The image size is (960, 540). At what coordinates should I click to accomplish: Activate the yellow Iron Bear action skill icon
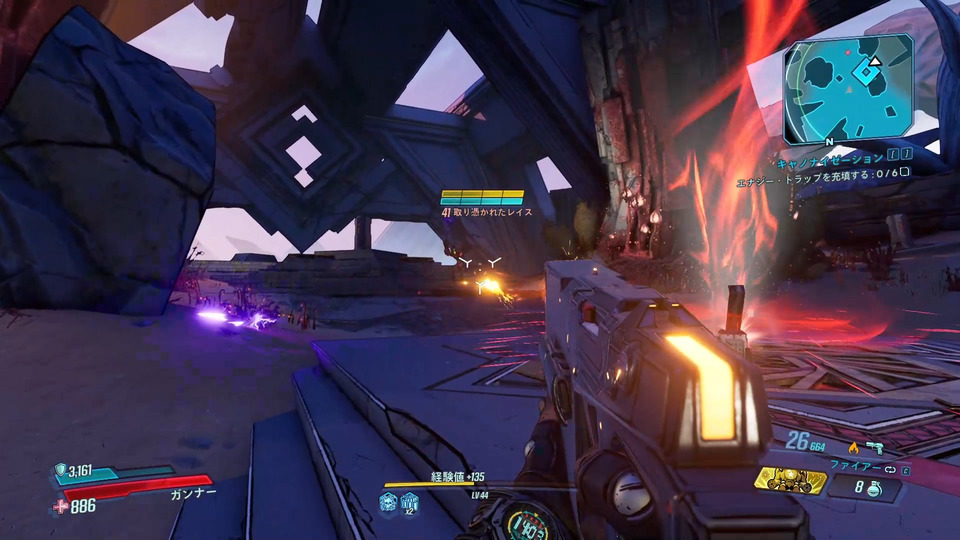coord(790,481)
